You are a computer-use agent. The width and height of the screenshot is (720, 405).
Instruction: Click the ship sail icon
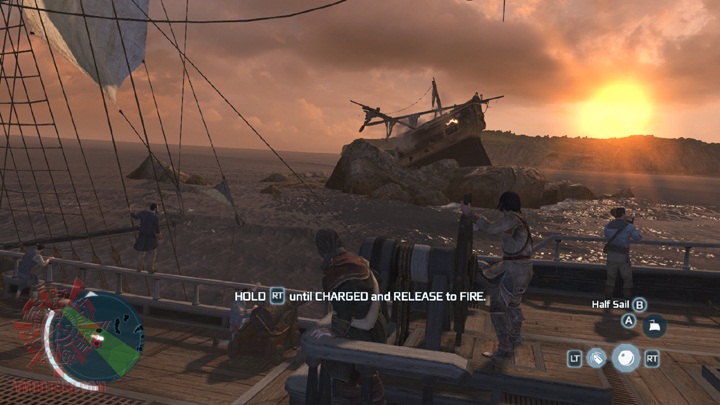[656, 326]
